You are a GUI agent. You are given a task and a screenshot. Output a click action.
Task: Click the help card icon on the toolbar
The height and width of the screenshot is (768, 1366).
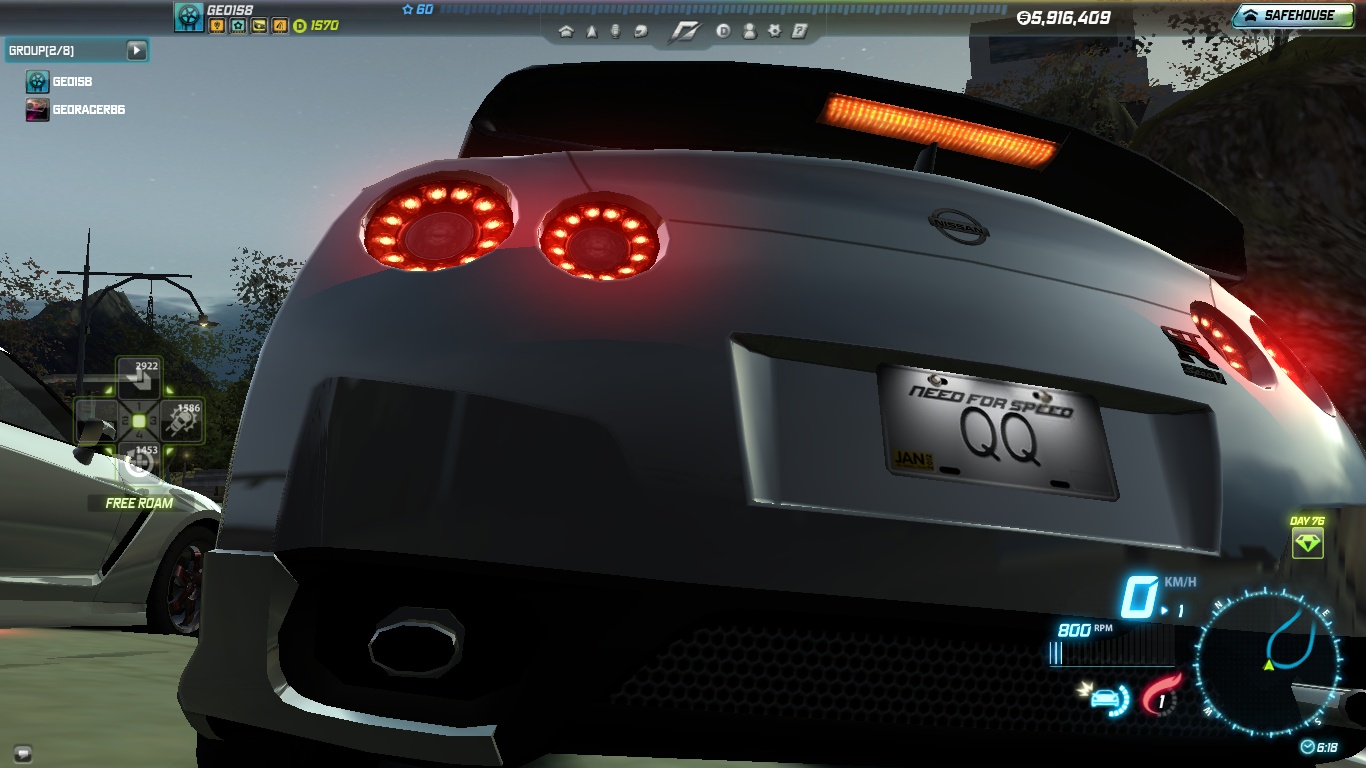(x=800, y=31)
